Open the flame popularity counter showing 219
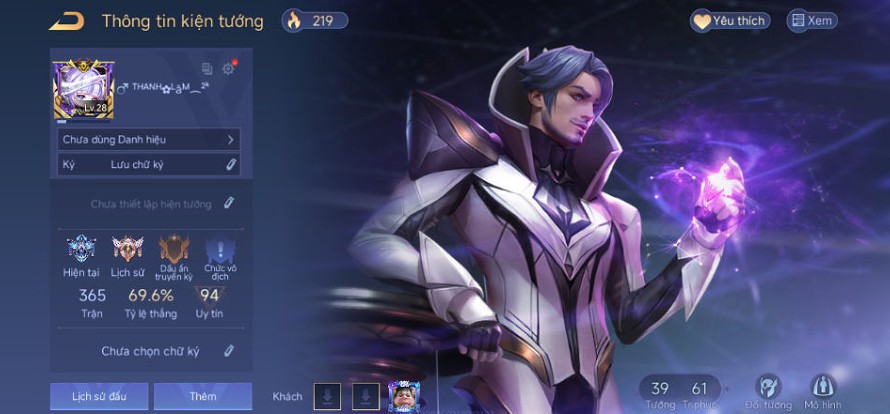Screen dimensions: 890x414 (314, 20)
